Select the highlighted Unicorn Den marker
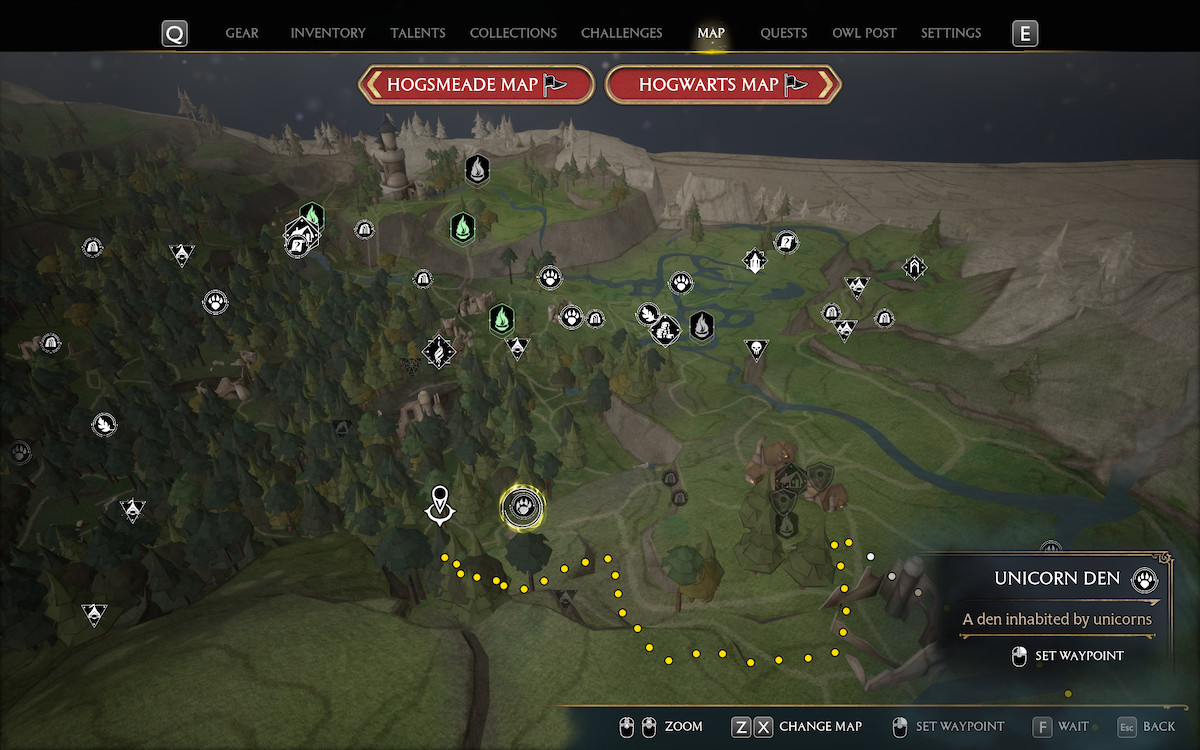 click(x=522, y=508)
